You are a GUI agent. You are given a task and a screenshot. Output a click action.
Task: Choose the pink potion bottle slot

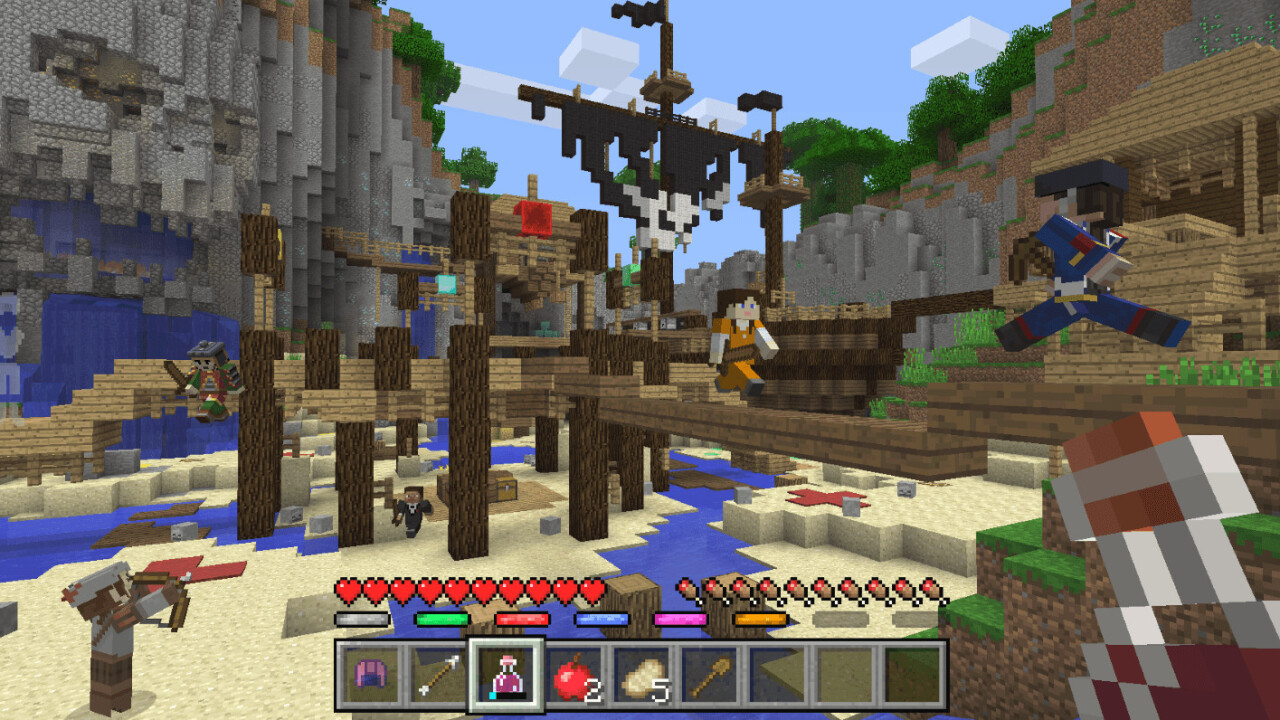[x=506, y=676]
